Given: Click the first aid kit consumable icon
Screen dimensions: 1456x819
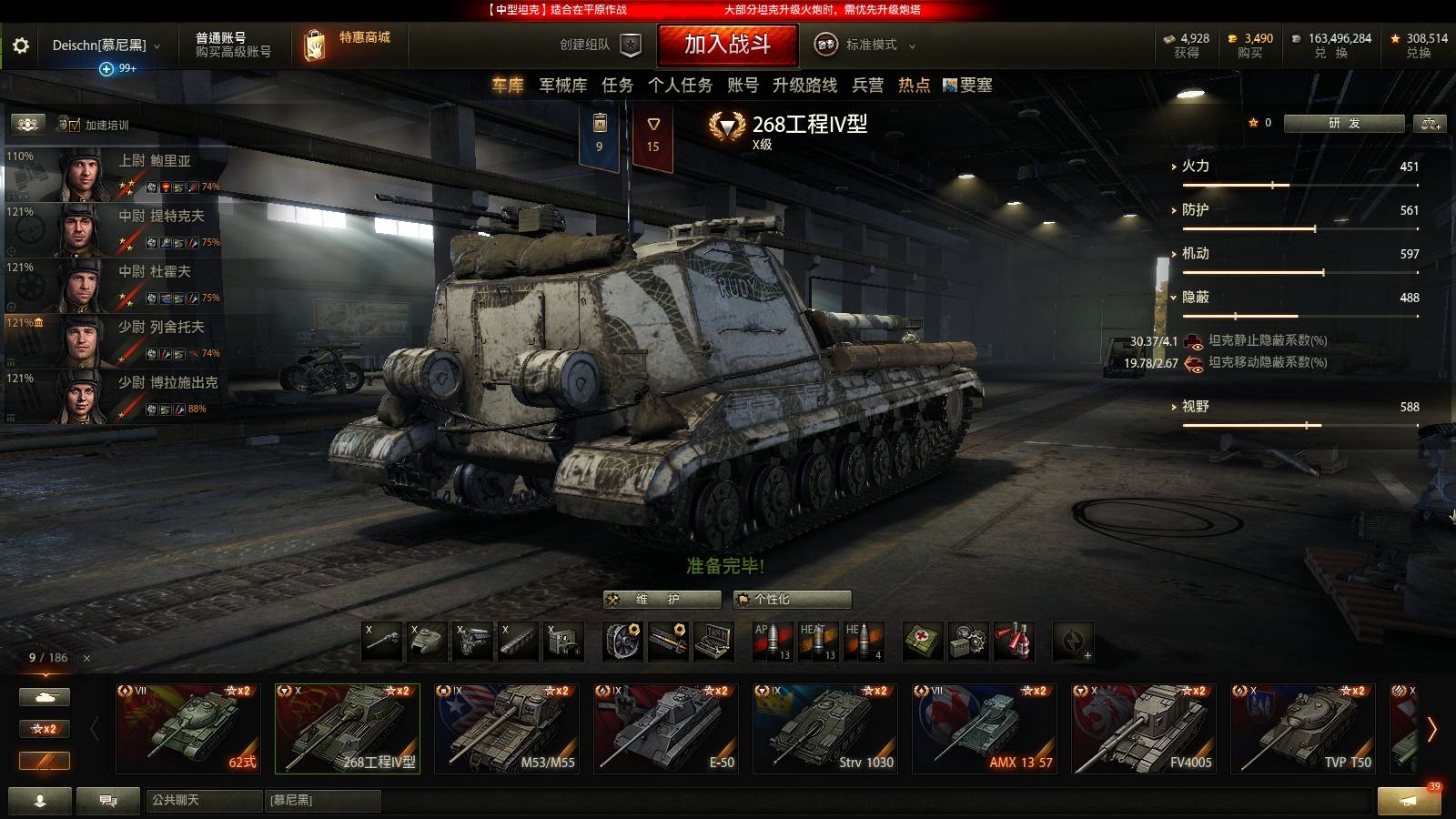Looking at the screenshot, I should [925, 642].
